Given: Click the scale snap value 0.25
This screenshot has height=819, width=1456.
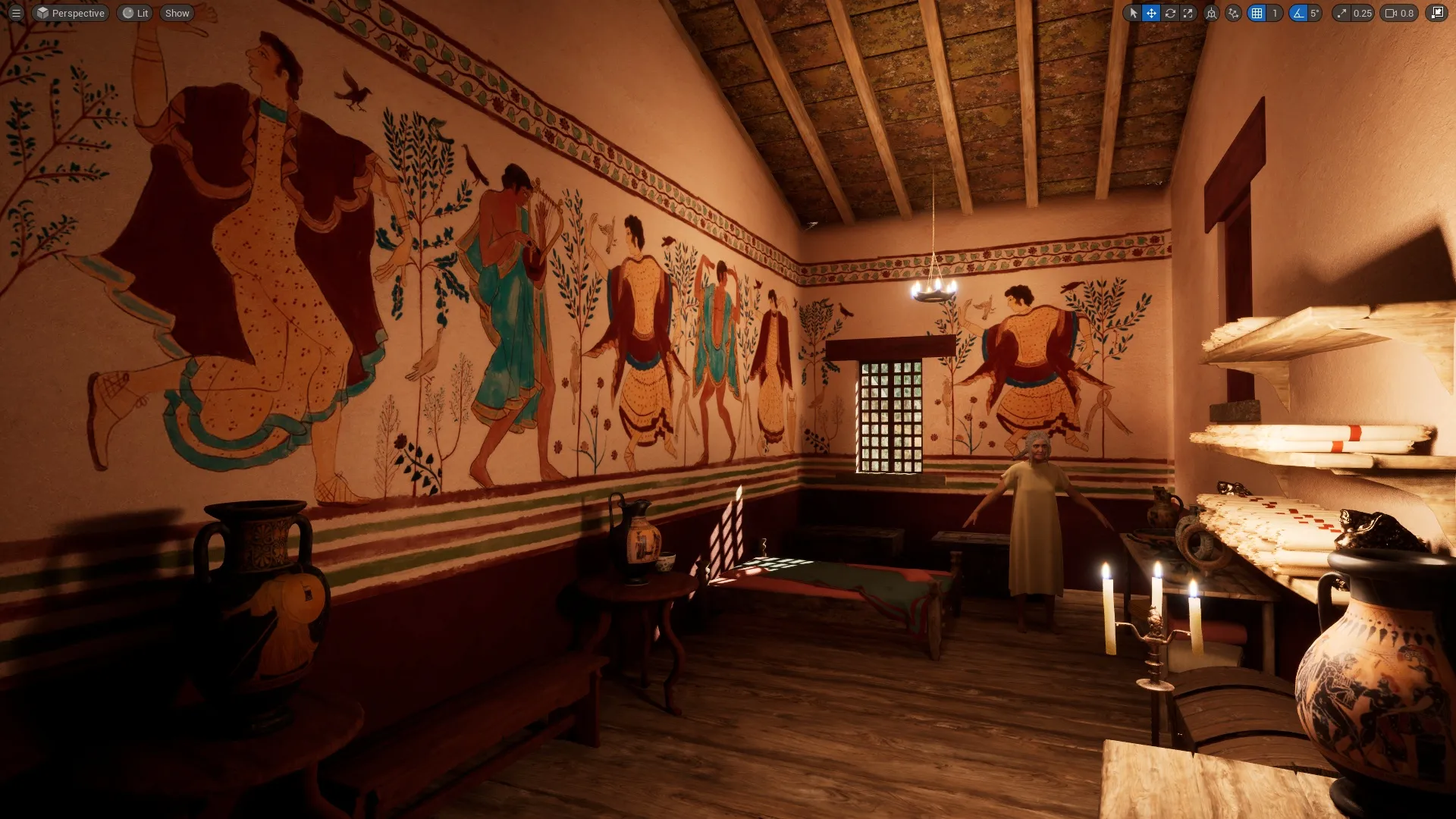Looking at the screenshot, I should click(1362, 13).
